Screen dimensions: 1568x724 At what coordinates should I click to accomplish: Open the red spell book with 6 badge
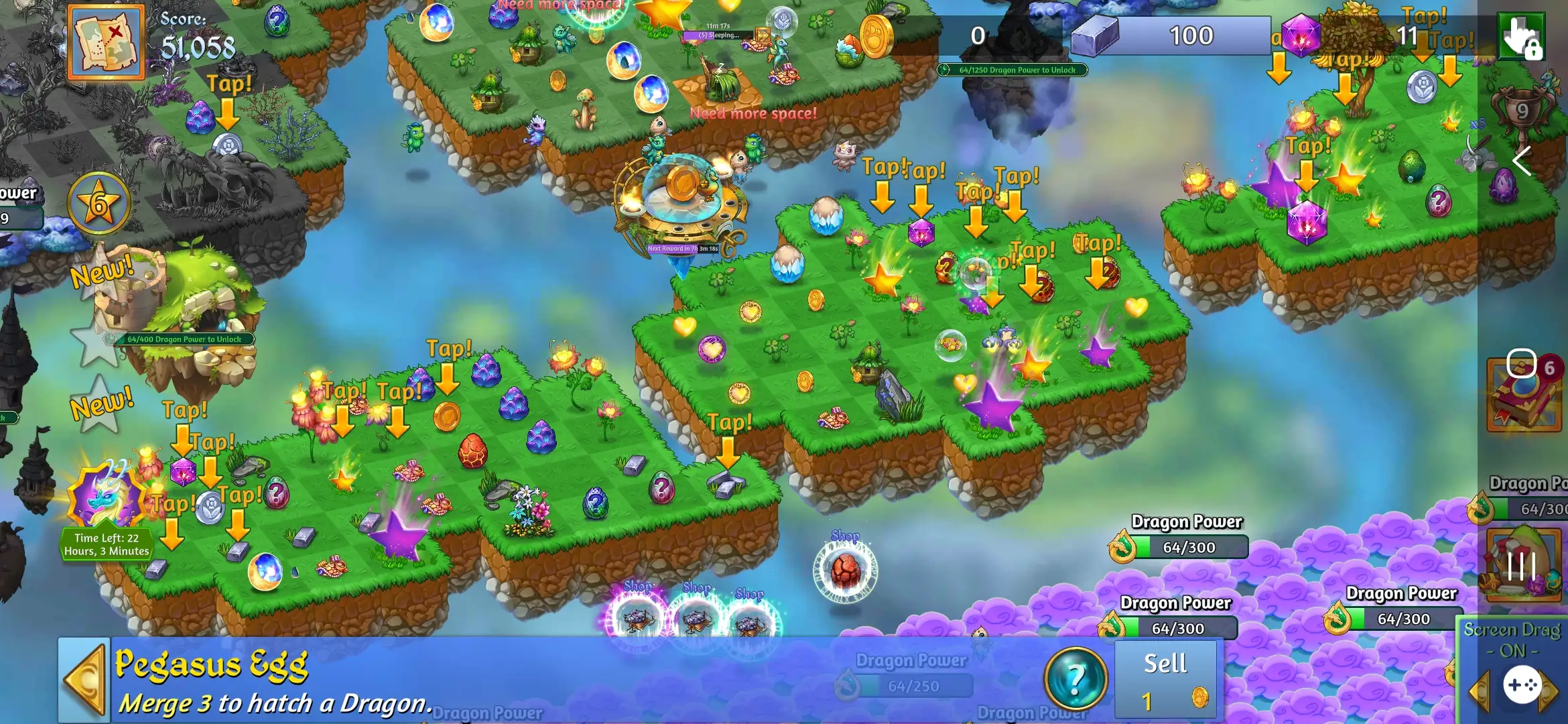[x=1524, y=396]
